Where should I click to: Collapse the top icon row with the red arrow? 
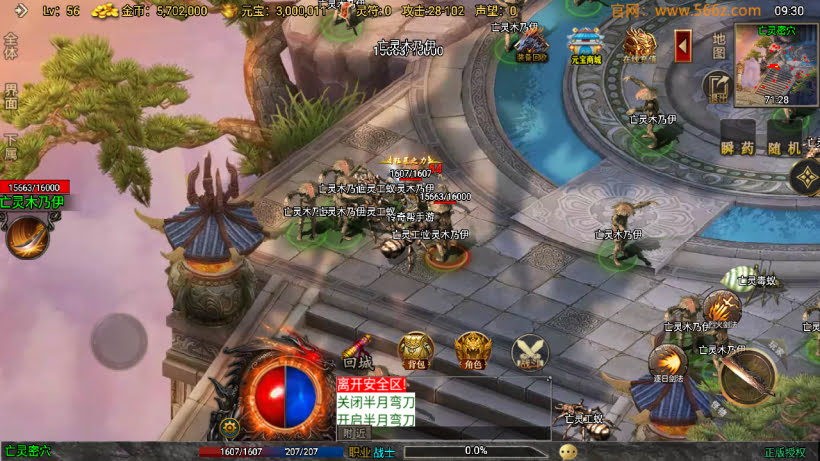coord(684,45)
